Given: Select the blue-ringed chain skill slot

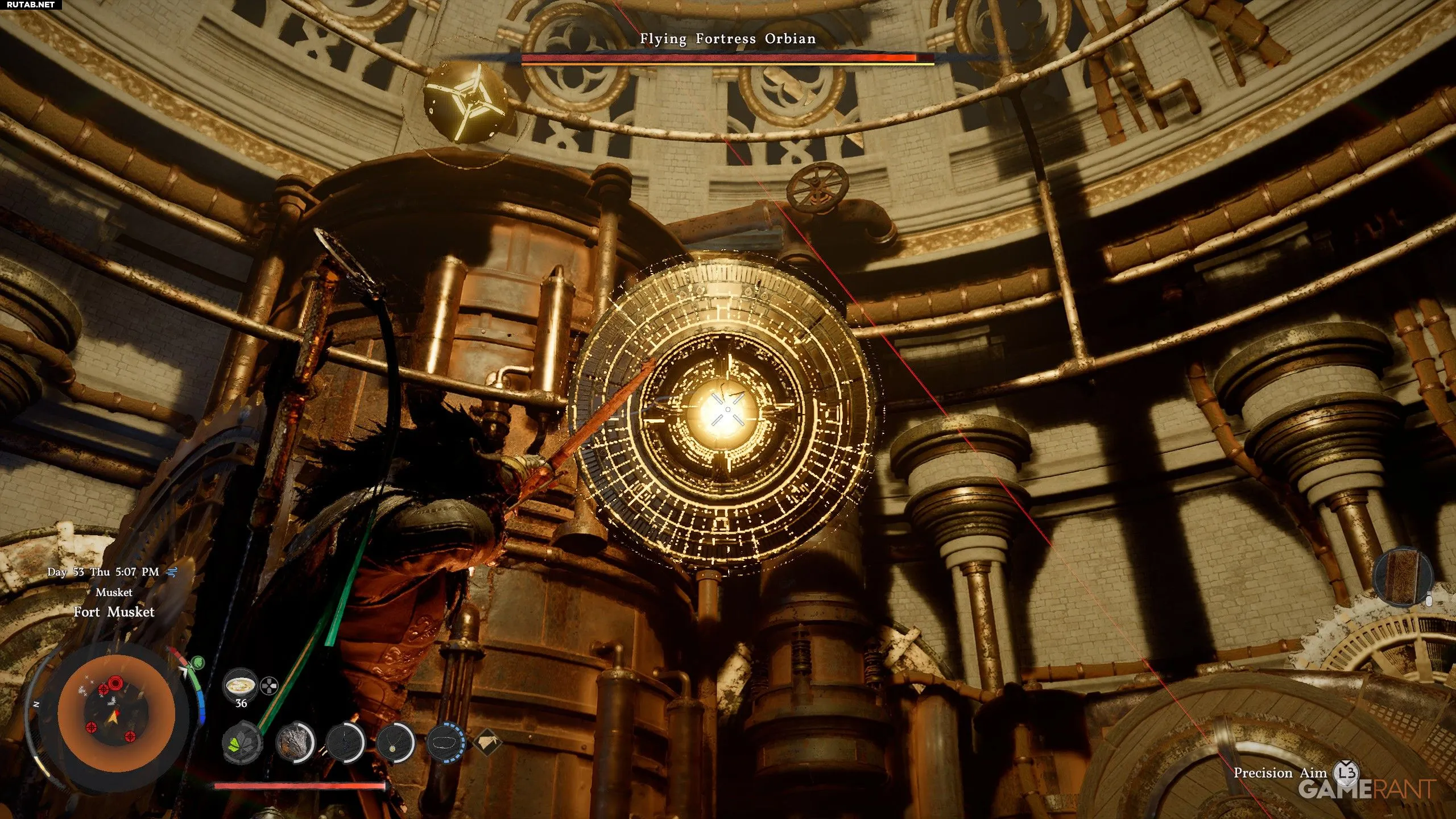Looking at the screenshot, I should pyautogui.click(x=445, y=743).
